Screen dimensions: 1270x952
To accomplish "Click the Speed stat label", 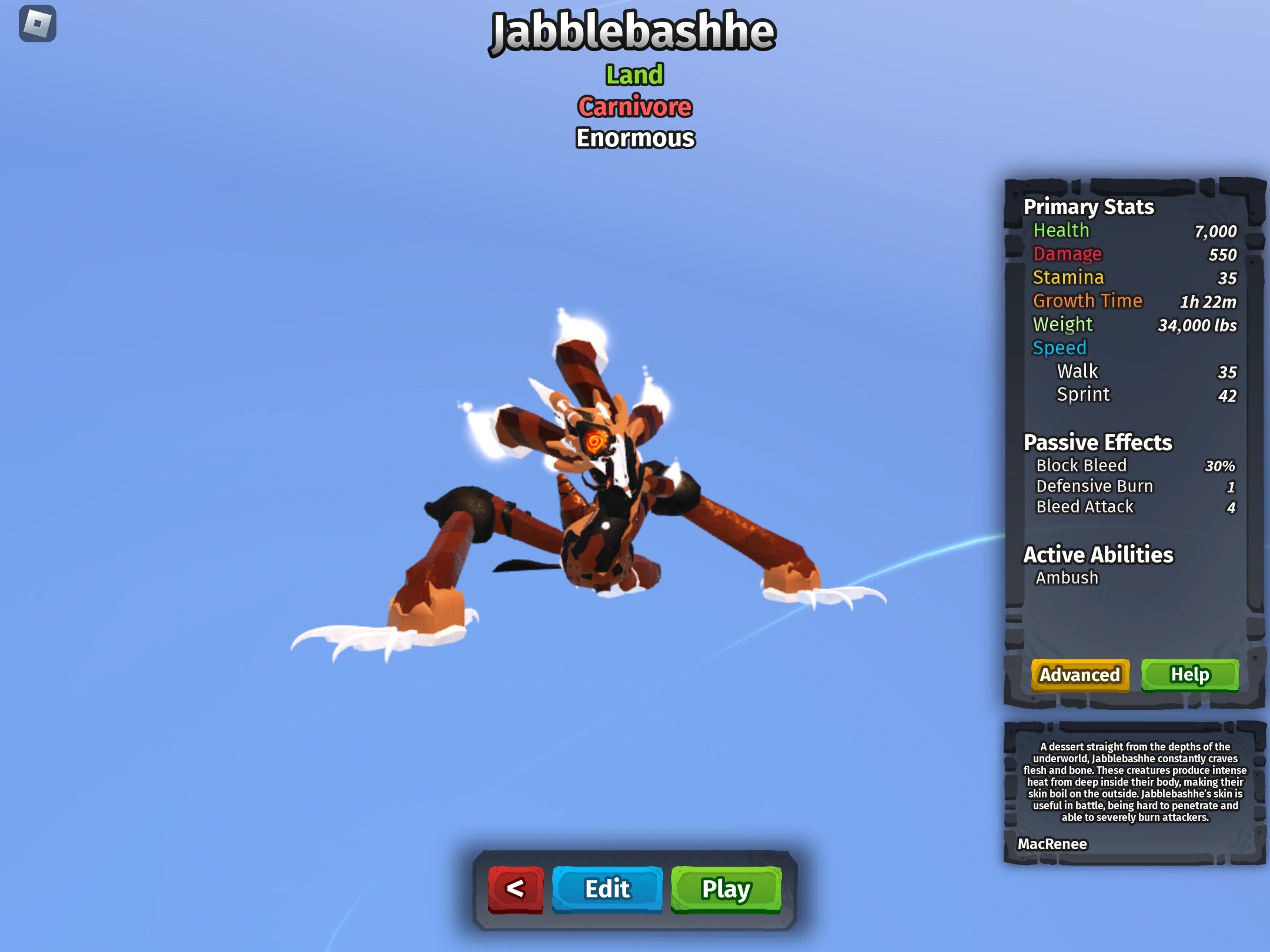I will [1060, 348].
